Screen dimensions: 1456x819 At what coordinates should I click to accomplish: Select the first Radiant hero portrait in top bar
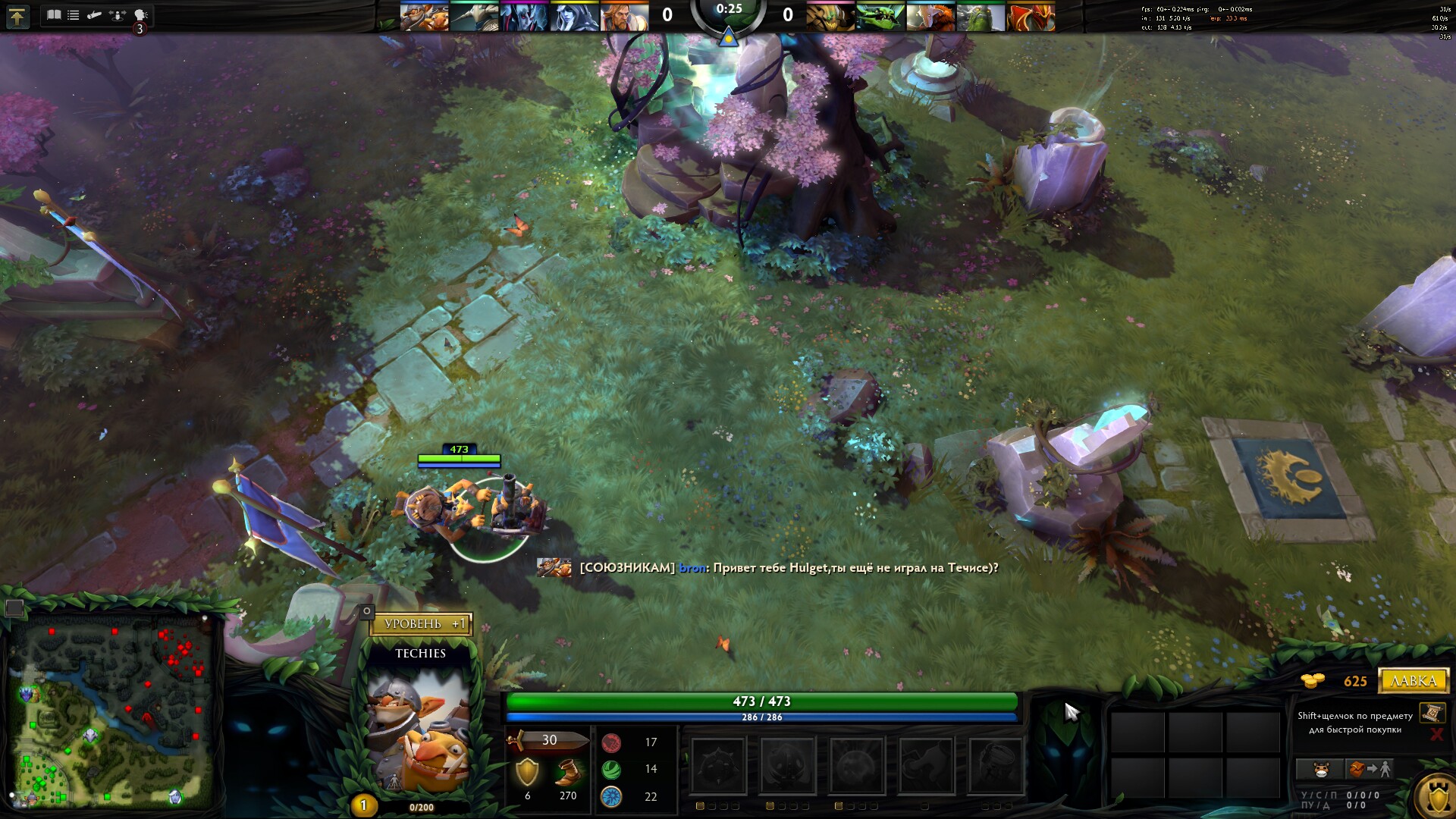424,16
